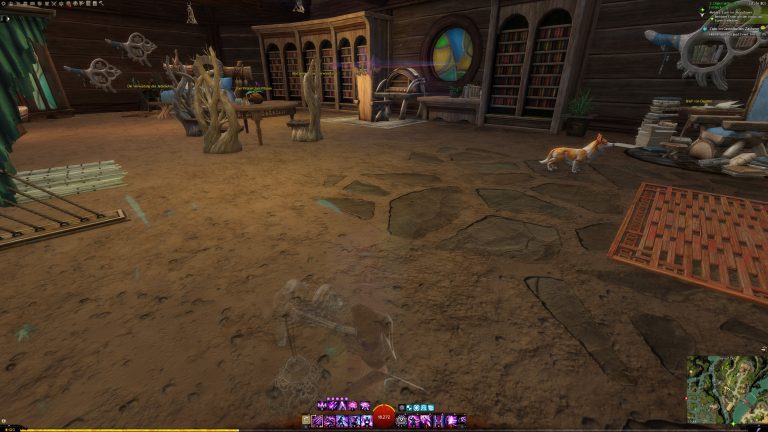Activate weapon skill slot one
The width and height of the screenshot is (768, 432).
pyautogui.click(x=320, y=421)
